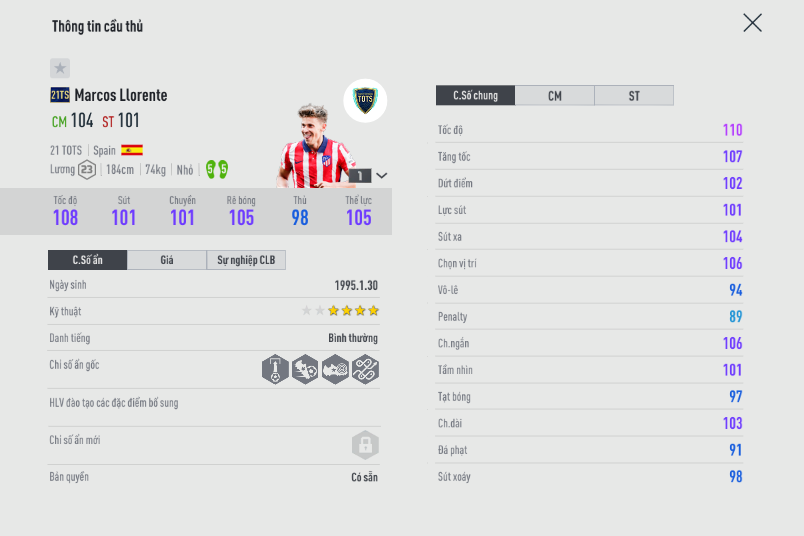Show the Sự nghiệp CLB tab
The image size is (804, 536).
[246, 260]
